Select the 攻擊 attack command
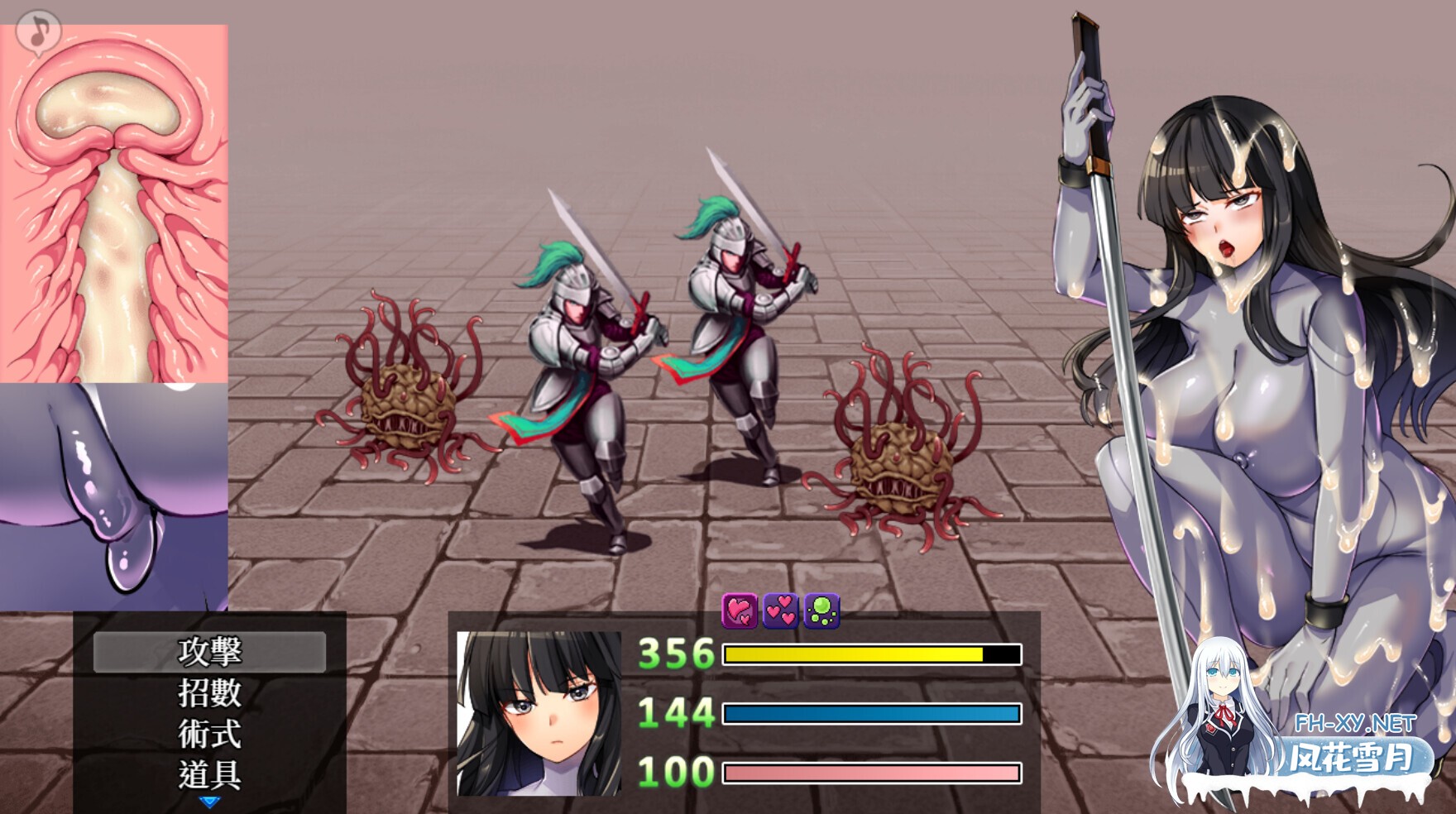The width and height of the screenshot is (1456, 814). pos(209,653)
